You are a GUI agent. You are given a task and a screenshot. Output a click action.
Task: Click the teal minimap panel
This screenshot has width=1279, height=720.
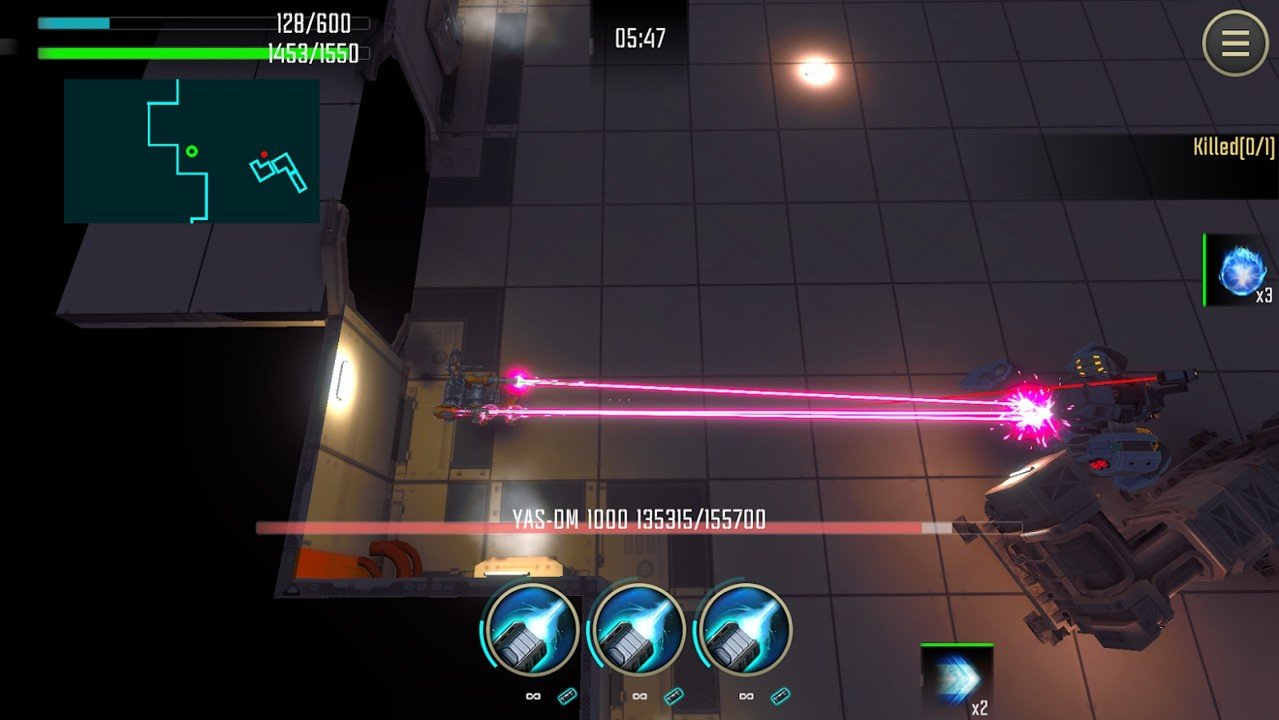coord(191,151)
